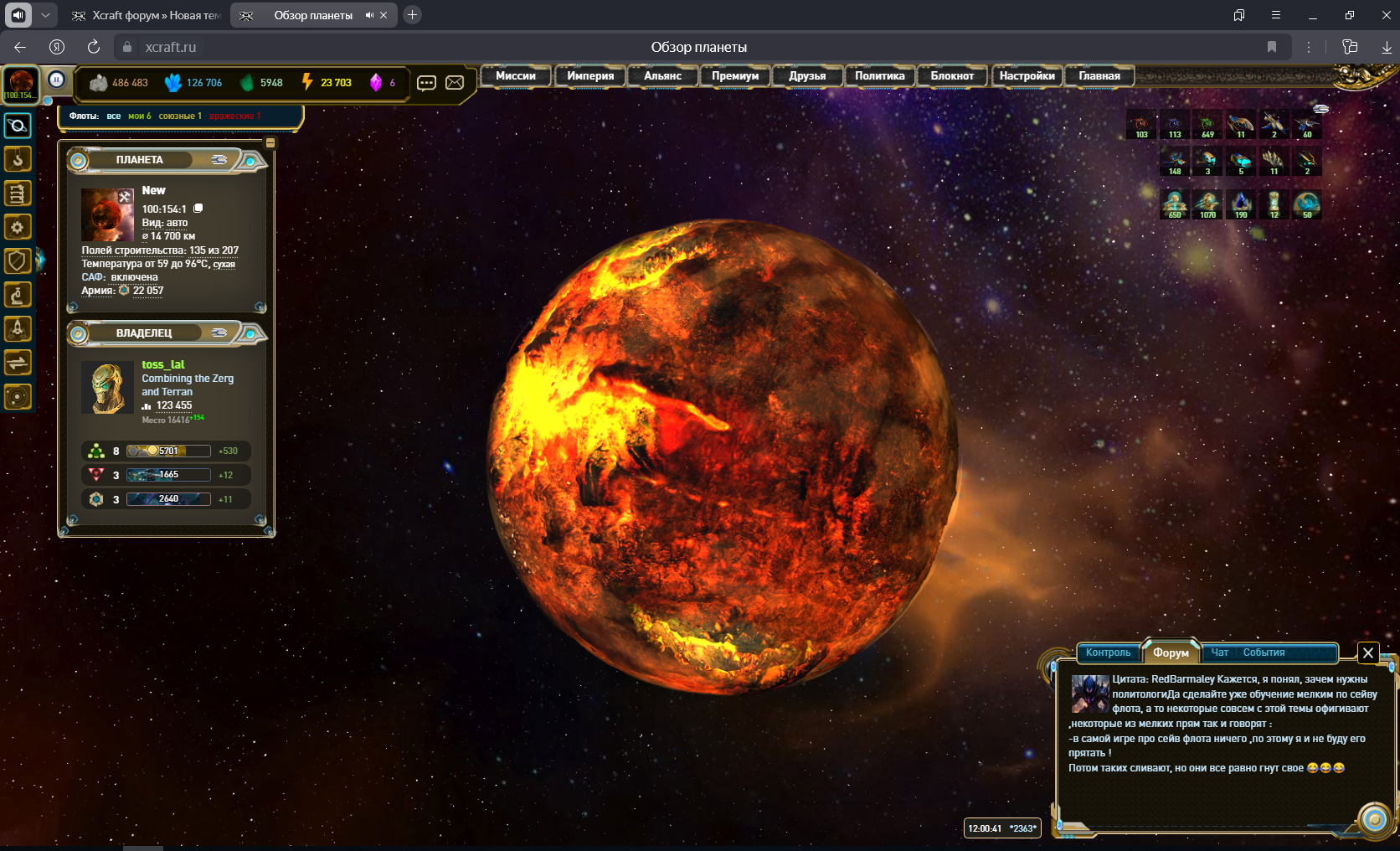
Task: Open owner toss_lal's profile
Action: [162, 364]
